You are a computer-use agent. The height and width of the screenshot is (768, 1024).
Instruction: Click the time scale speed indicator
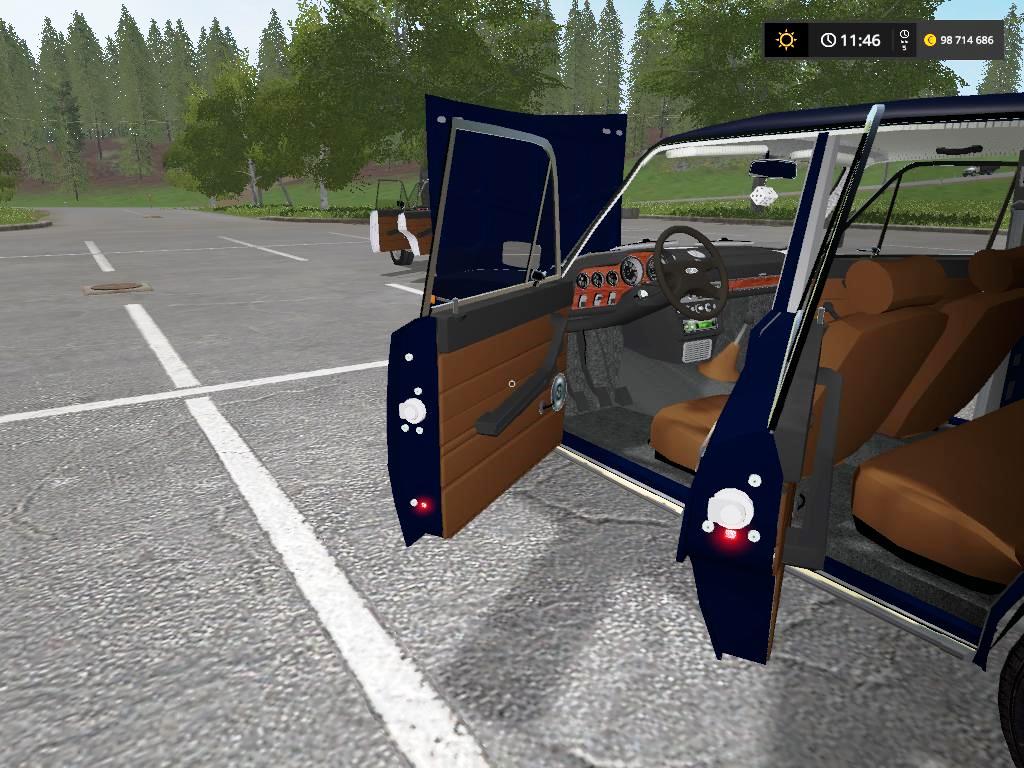tap(904, 40)
